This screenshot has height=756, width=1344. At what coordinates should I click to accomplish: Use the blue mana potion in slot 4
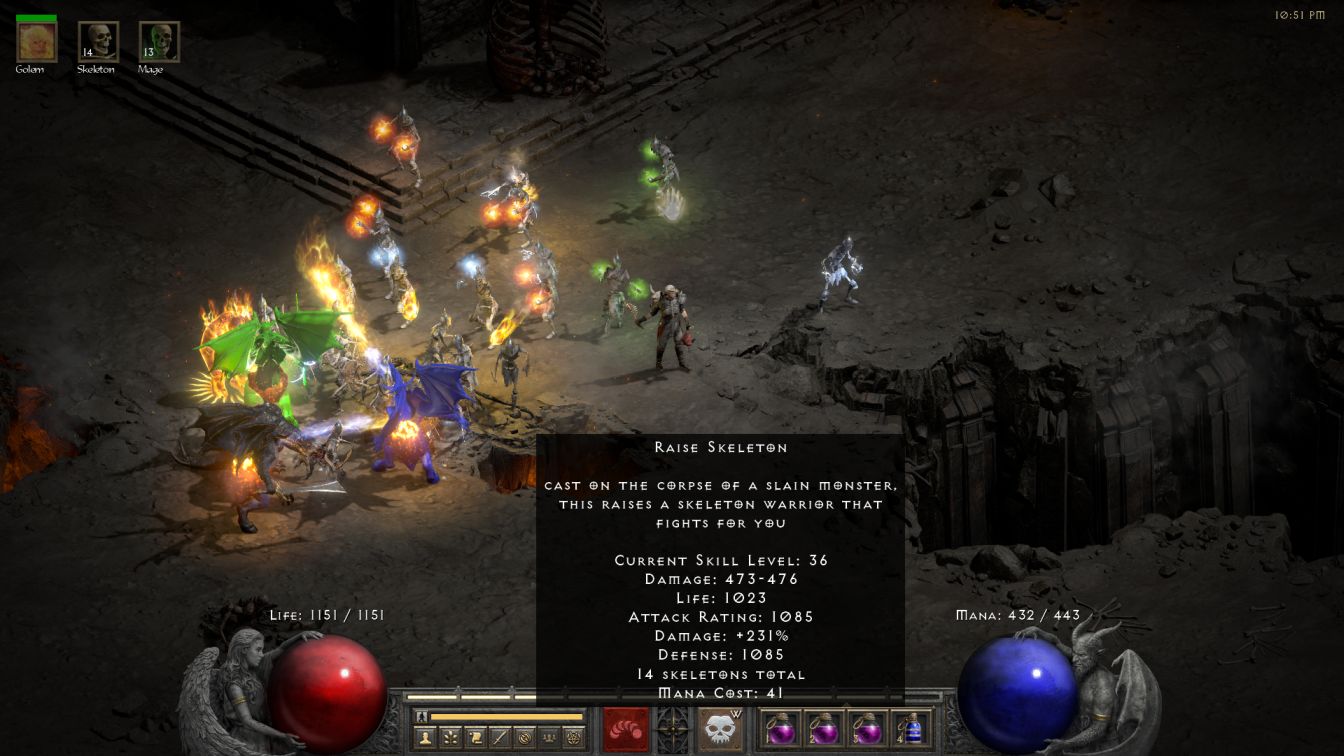910,728
